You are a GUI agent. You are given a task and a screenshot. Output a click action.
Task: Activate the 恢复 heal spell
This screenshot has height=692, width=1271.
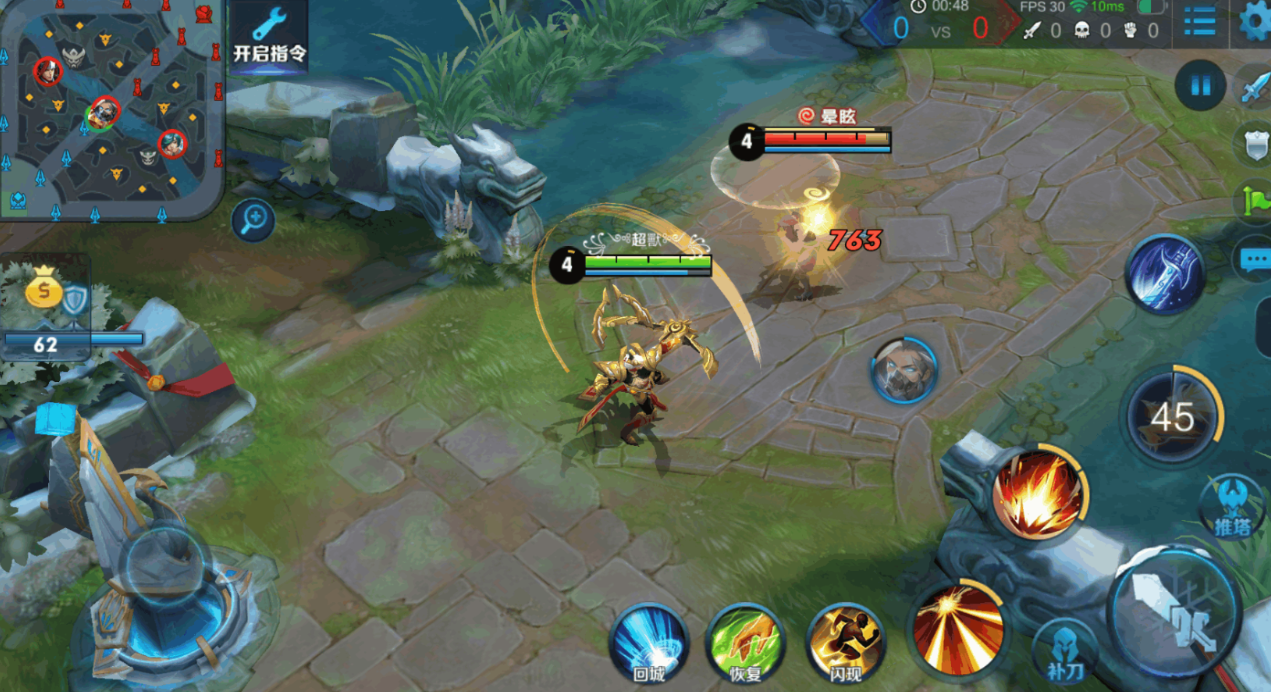pos(744,643)
